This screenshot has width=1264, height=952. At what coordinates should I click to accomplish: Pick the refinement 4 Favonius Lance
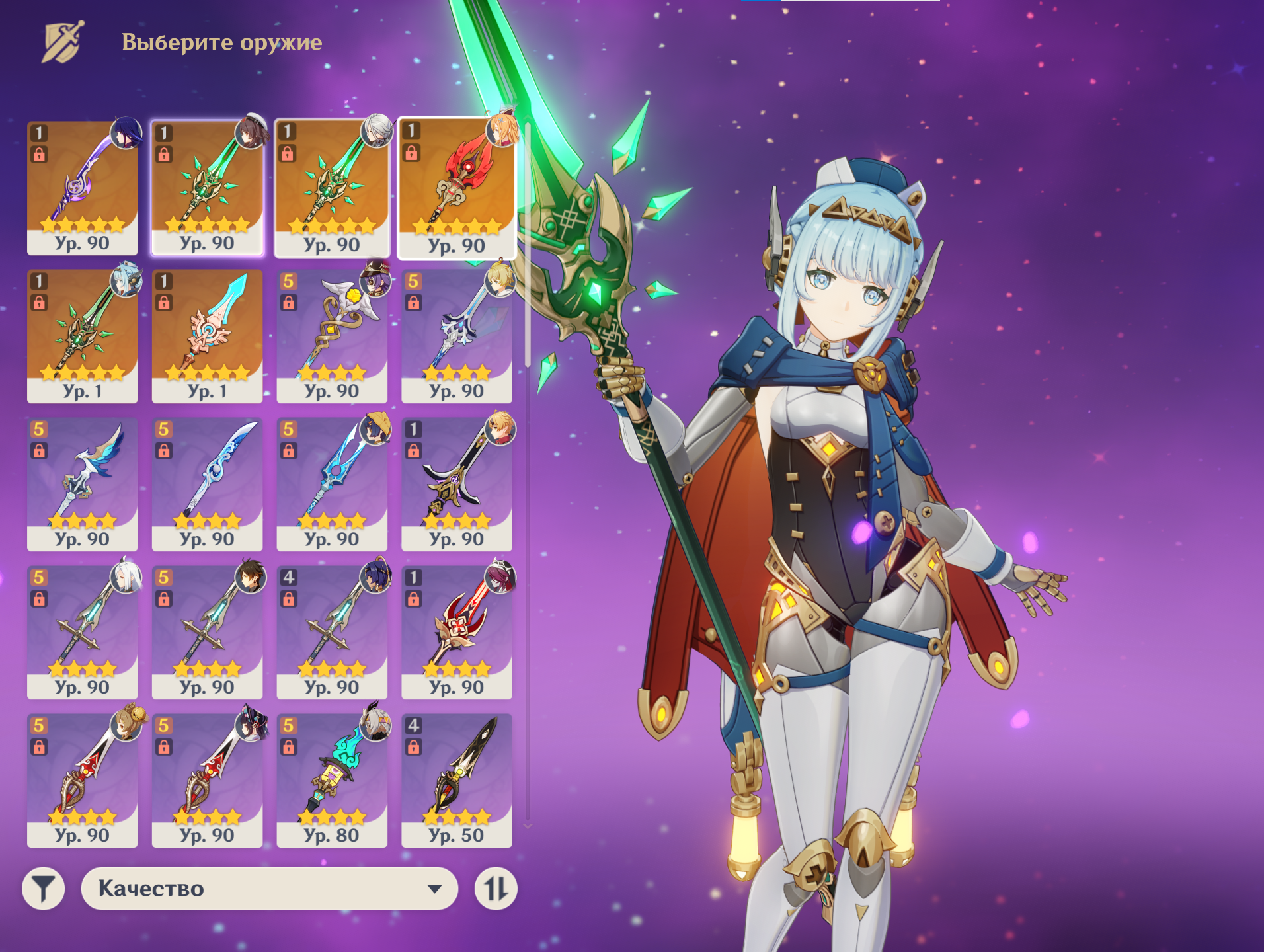[x=332, y=631]
